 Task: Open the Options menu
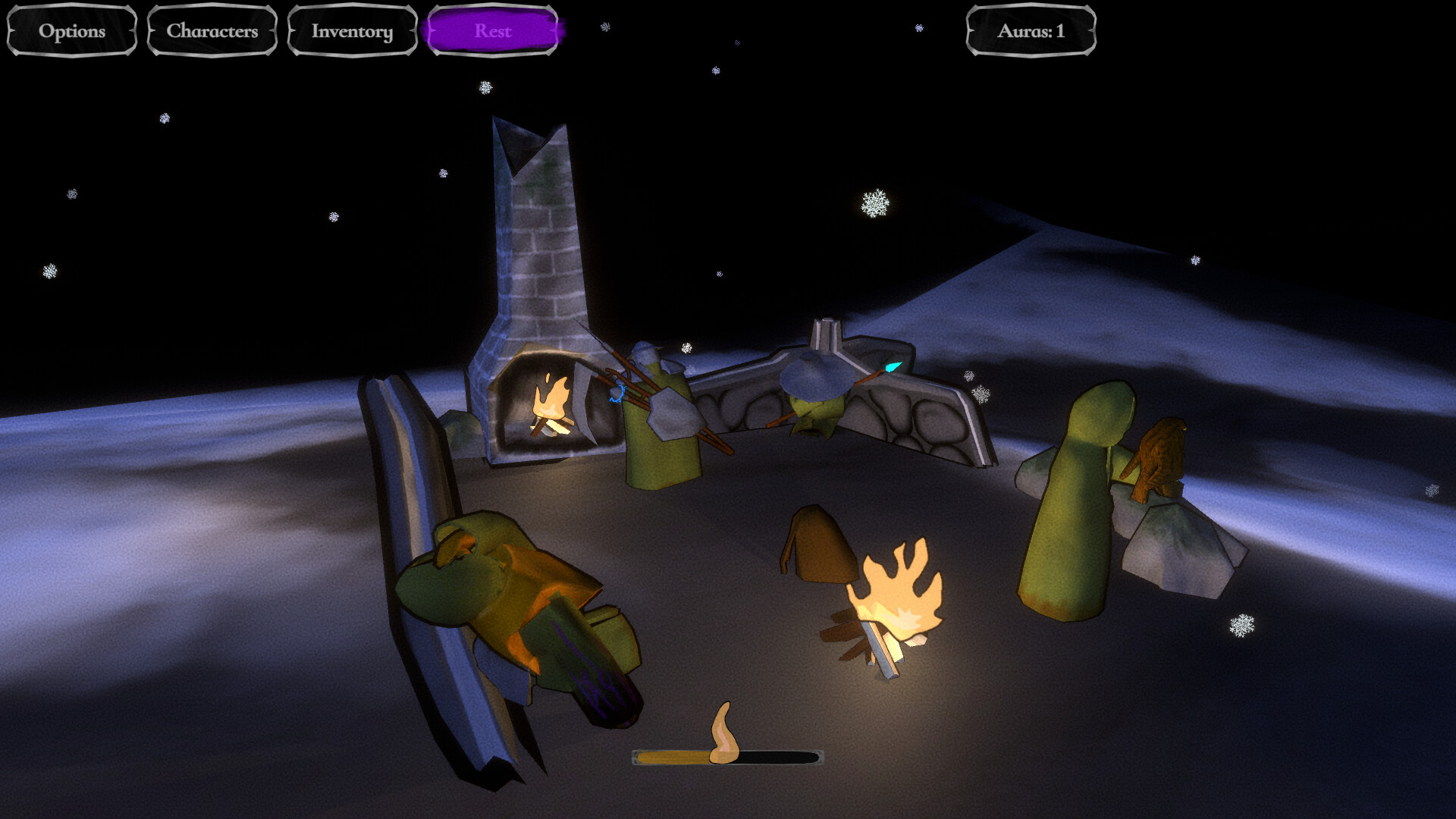72,31
